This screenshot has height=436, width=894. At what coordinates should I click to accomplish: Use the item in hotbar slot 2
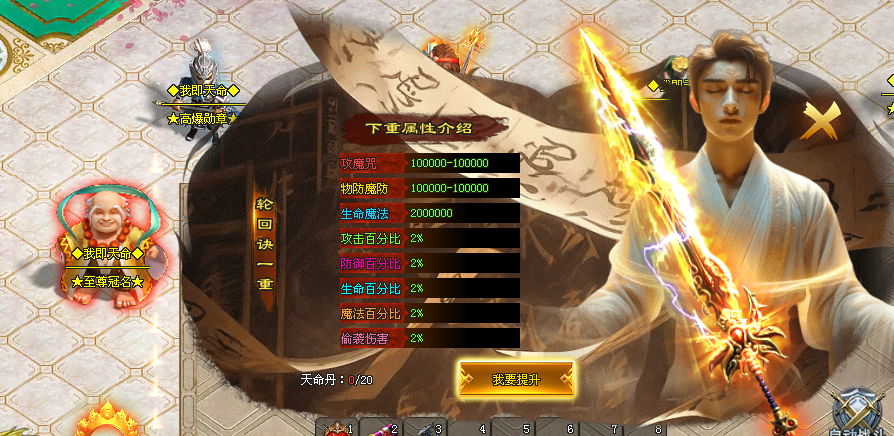[x=380, y=428]
